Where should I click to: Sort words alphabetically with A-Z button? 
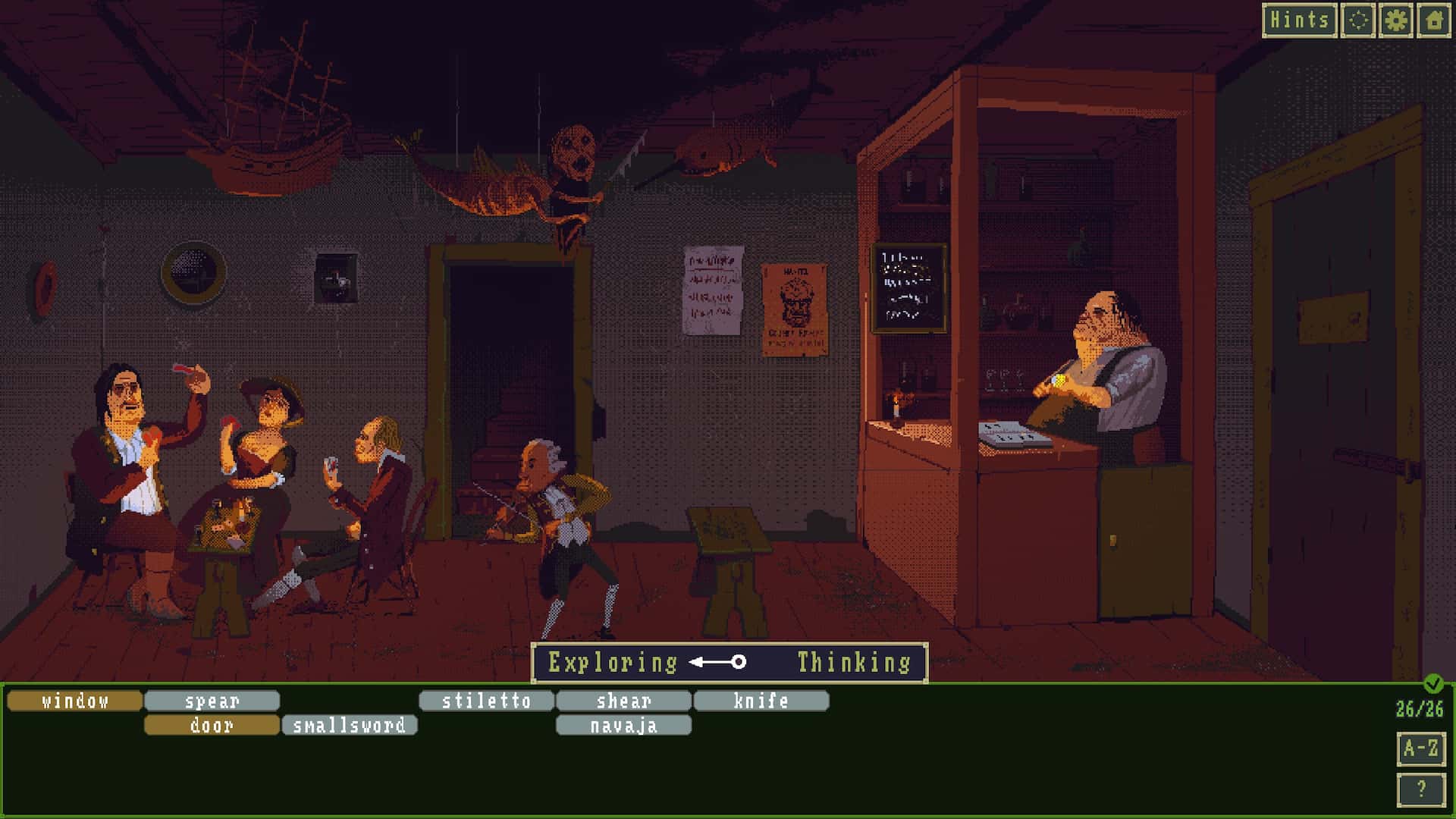pos(1420,748)
